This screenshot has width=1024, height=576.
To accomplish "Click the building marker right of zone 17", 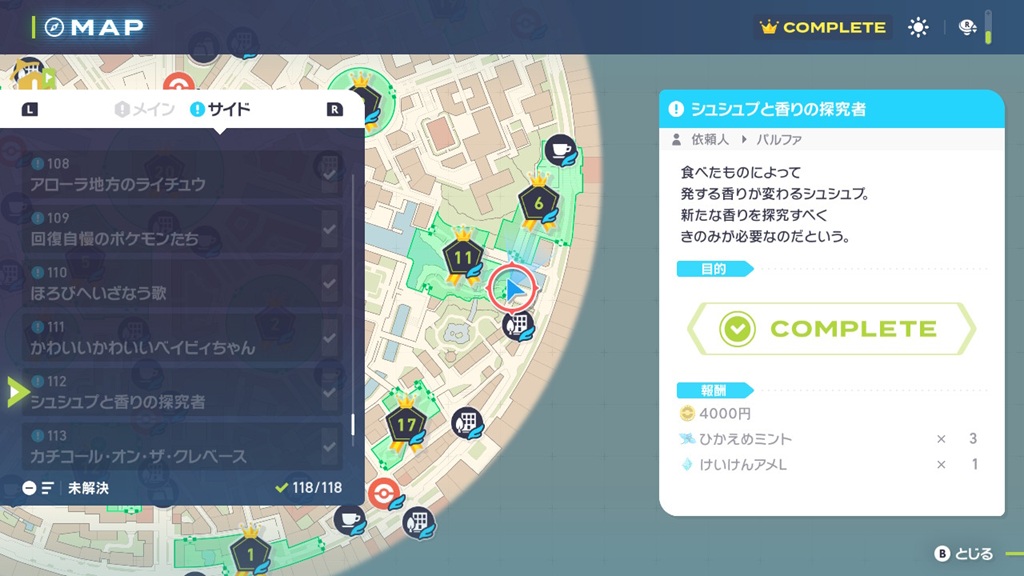I will click(x=466, y=421).
